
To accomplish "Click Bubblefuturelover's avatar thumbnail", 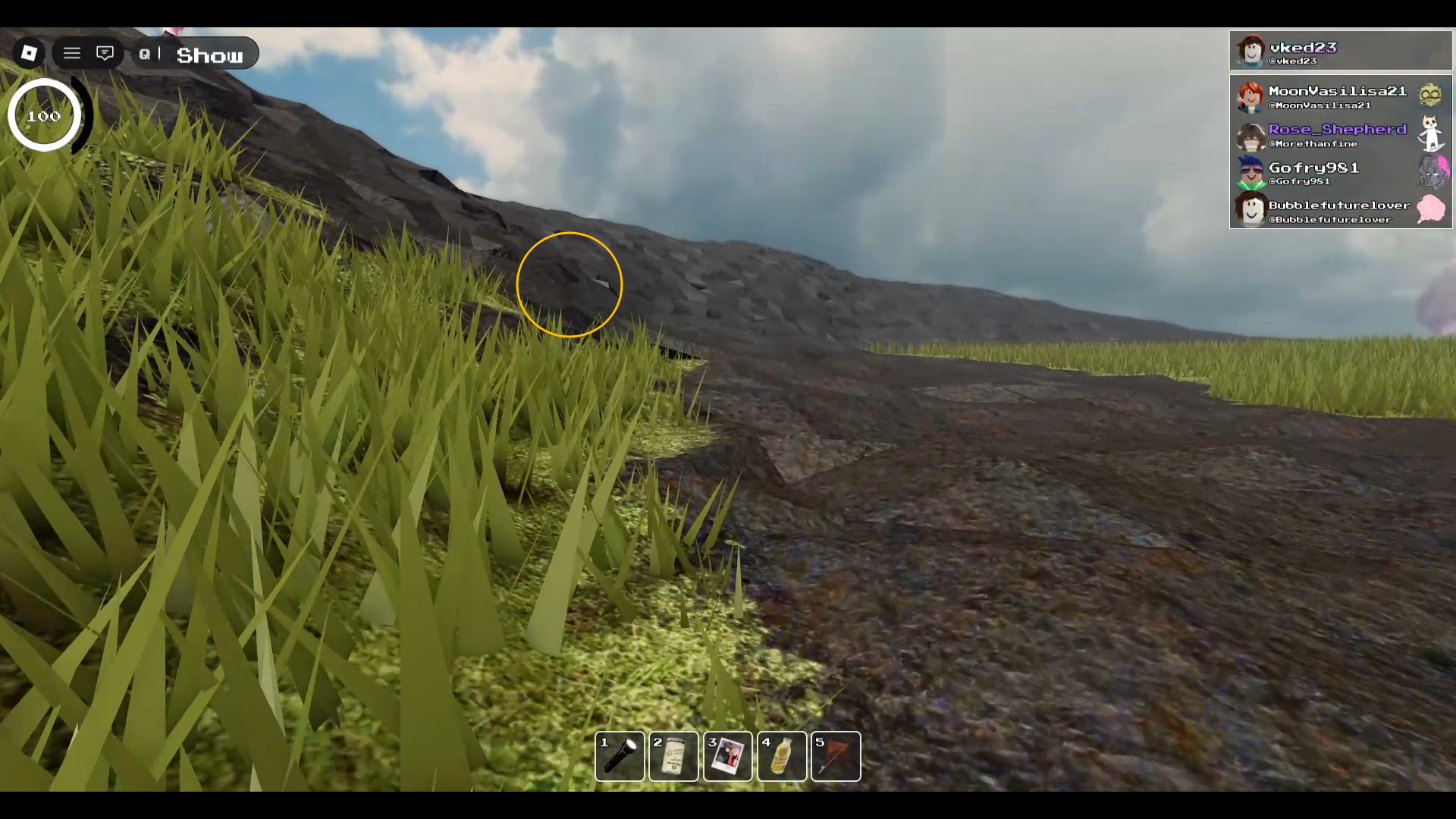I will coord(1250,210).
